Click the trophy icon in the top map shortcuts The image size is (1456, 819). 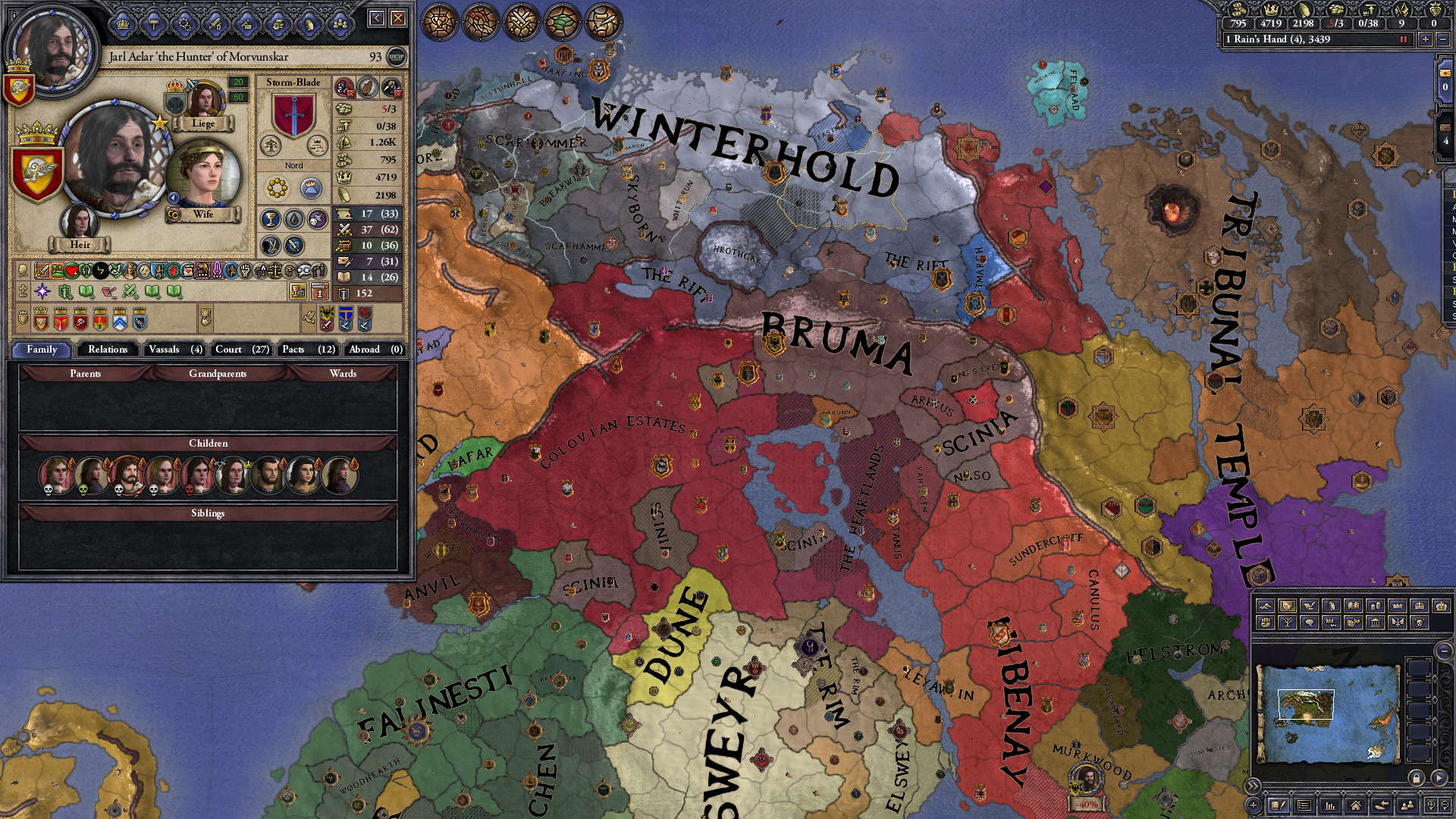(x=441, y=22)
